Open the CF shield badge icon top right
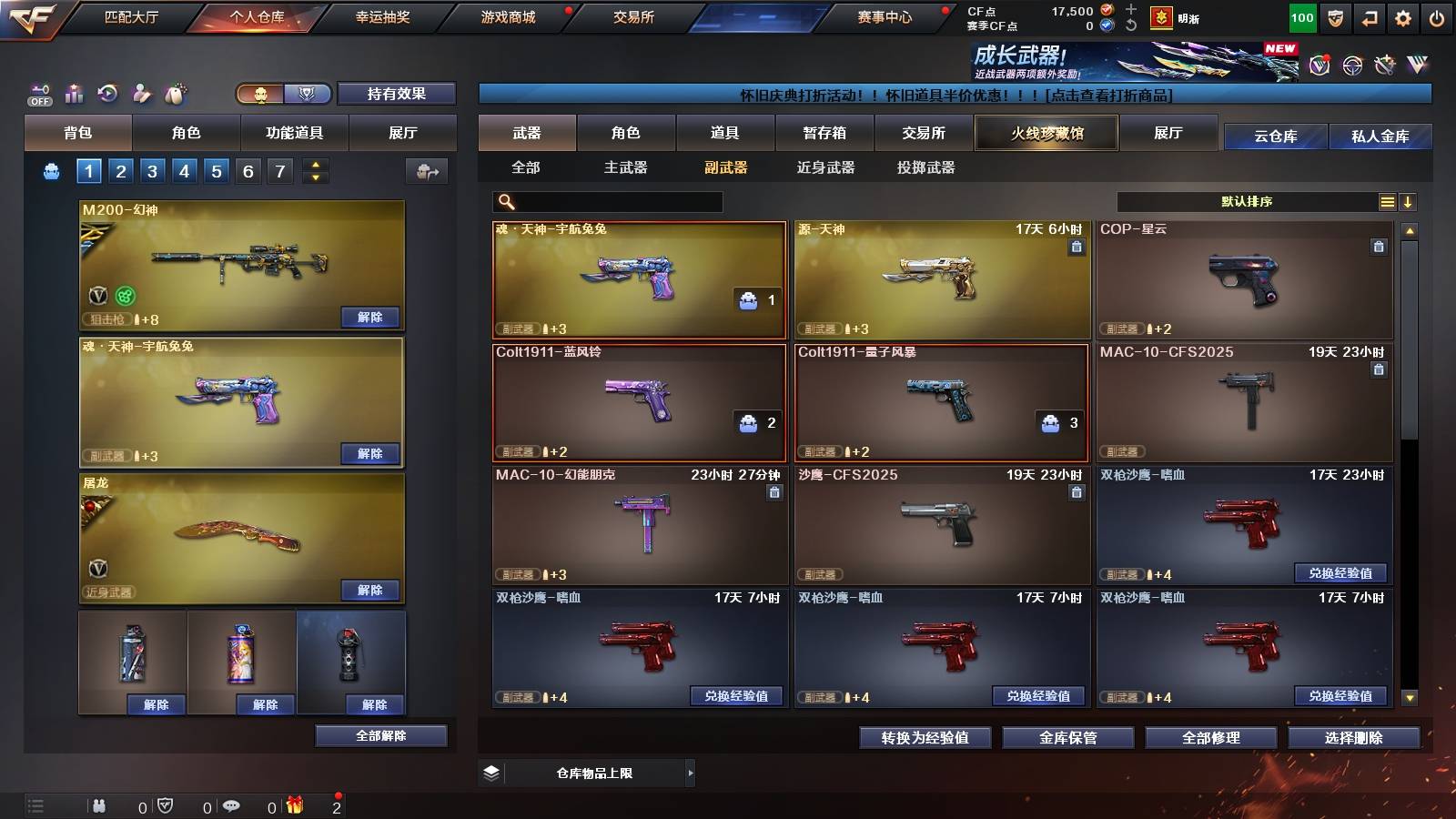1456x819 pixels. 1335,18
